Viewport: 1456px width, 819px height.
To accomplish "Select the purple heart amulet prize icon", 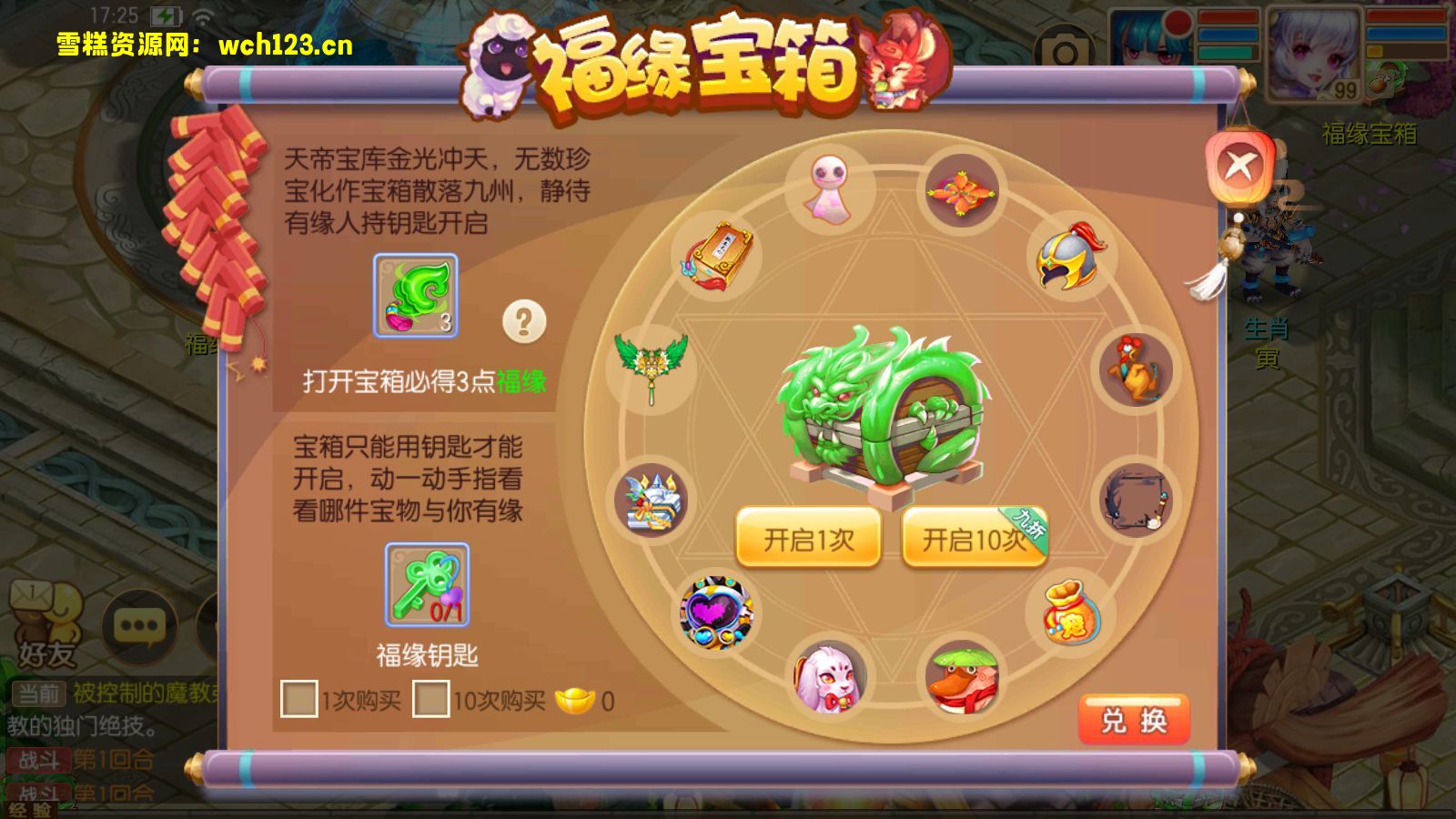I will click(718, 610).
